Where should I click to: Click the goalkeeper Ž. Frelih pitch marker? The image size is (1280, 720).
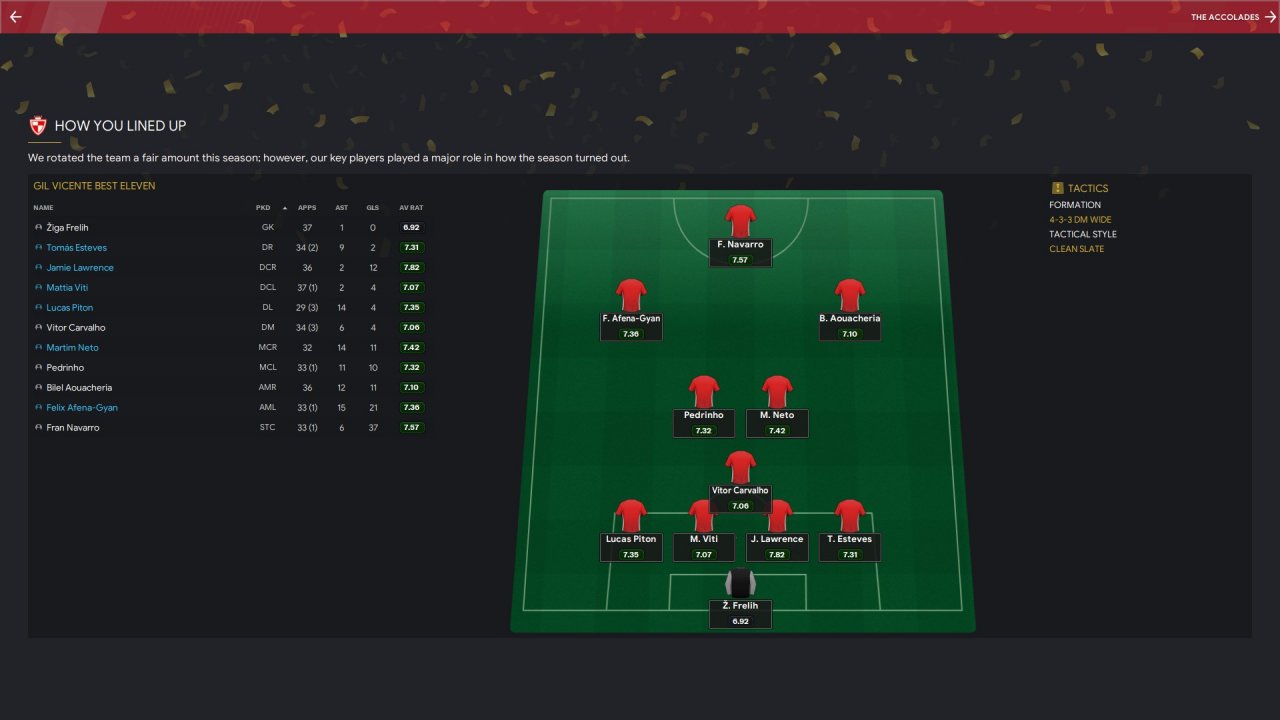(x=740, y=583)
